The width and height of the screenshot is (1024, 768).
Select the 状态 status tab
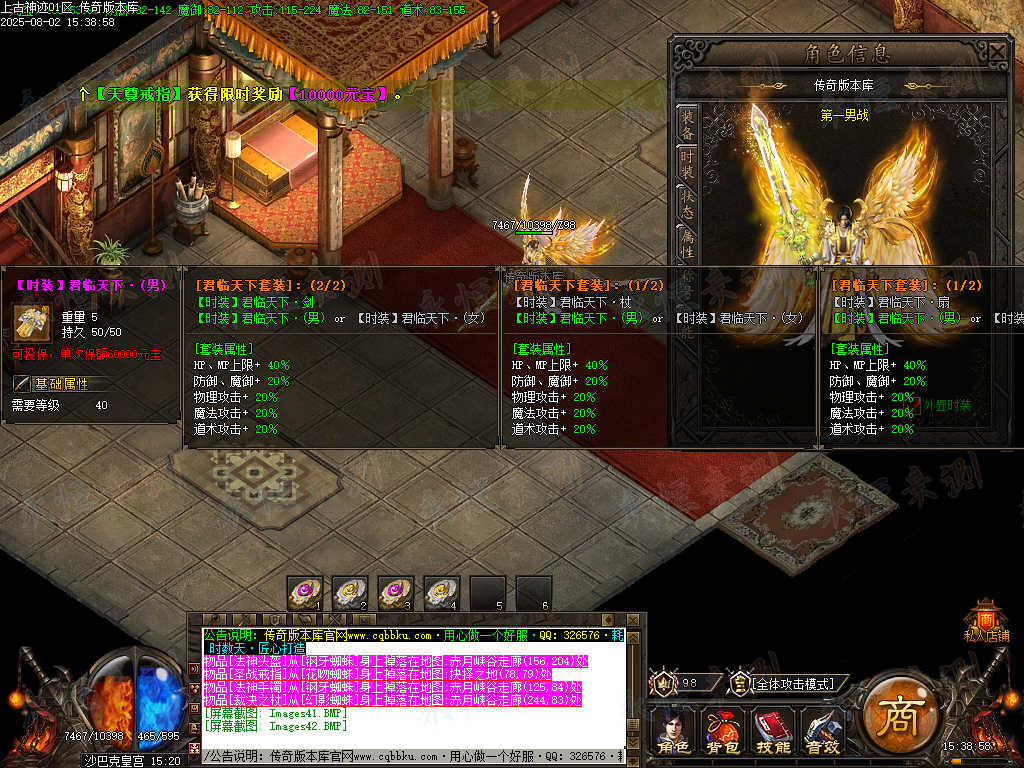688,204
